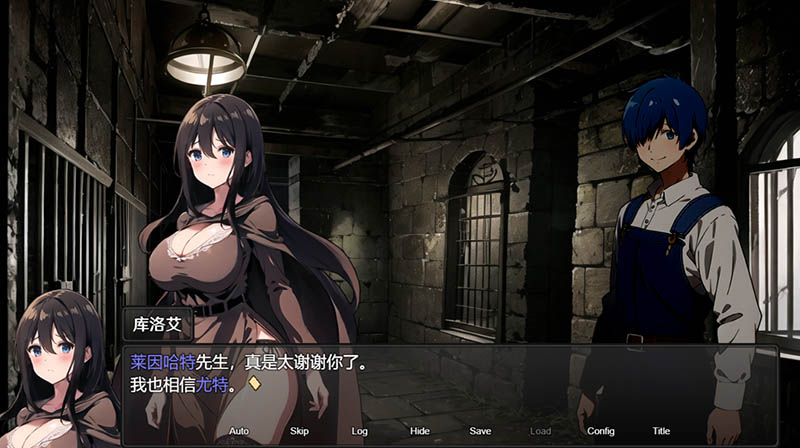Enable Auto text advance
800x448 pixels.
(x=239, y=430)
